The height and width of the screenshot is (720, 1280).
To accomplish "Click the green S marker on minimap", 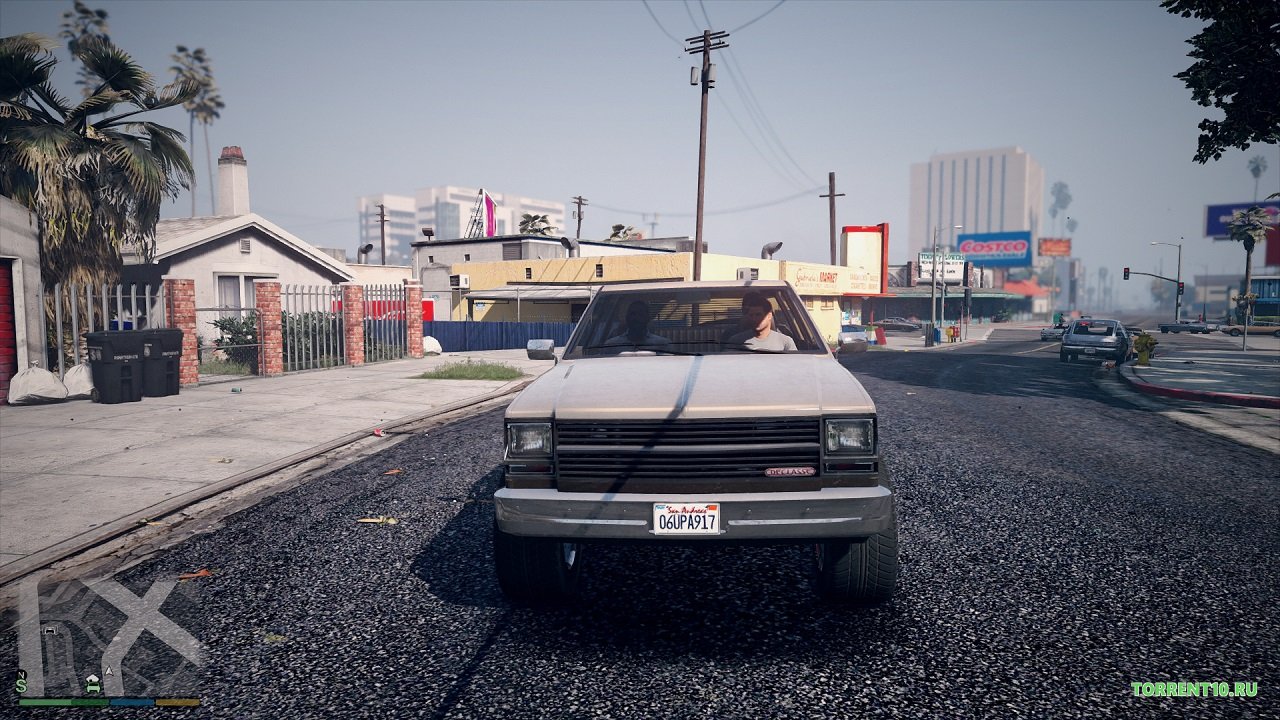I will (x=20, y=686).
